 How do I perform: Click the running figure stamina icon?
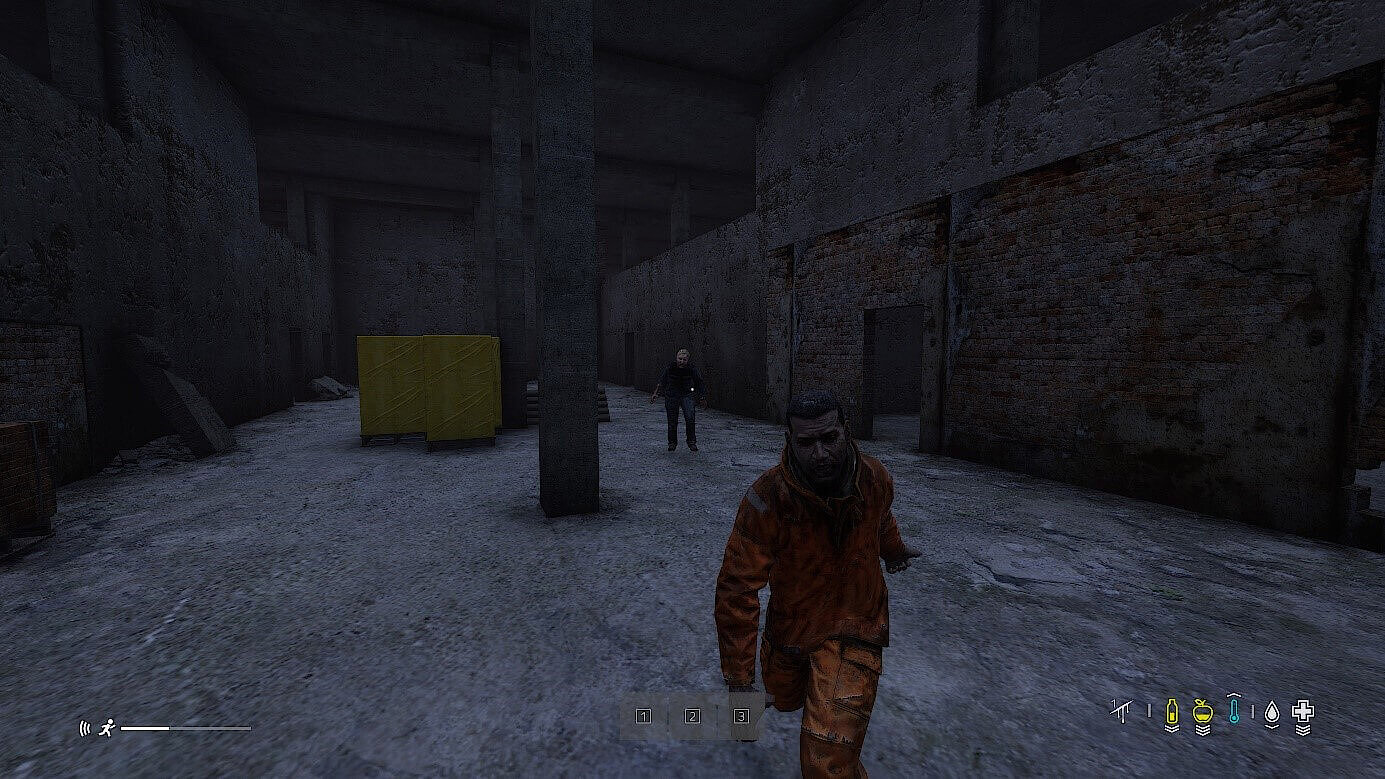[x=107, y=728]
